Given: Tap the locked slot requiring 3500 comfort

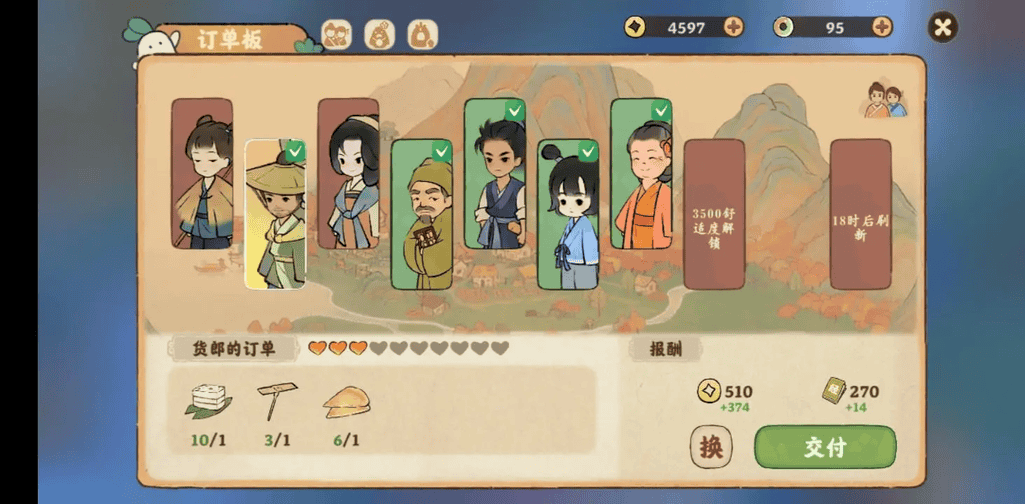Looking at the screenshot, I should (714, 214).
